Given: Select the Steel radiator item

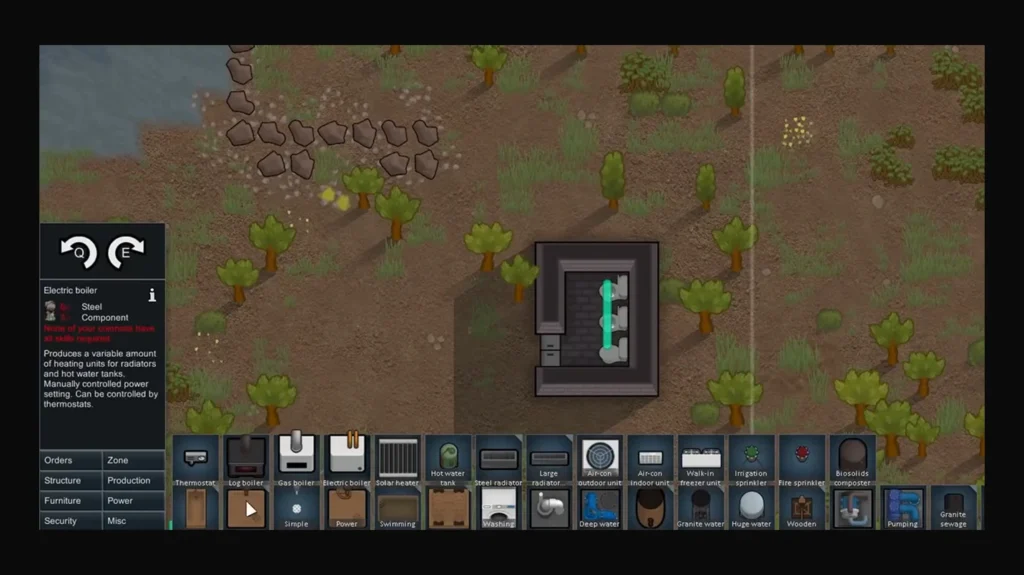Looking at the screenshot, I should click(498, 459).
